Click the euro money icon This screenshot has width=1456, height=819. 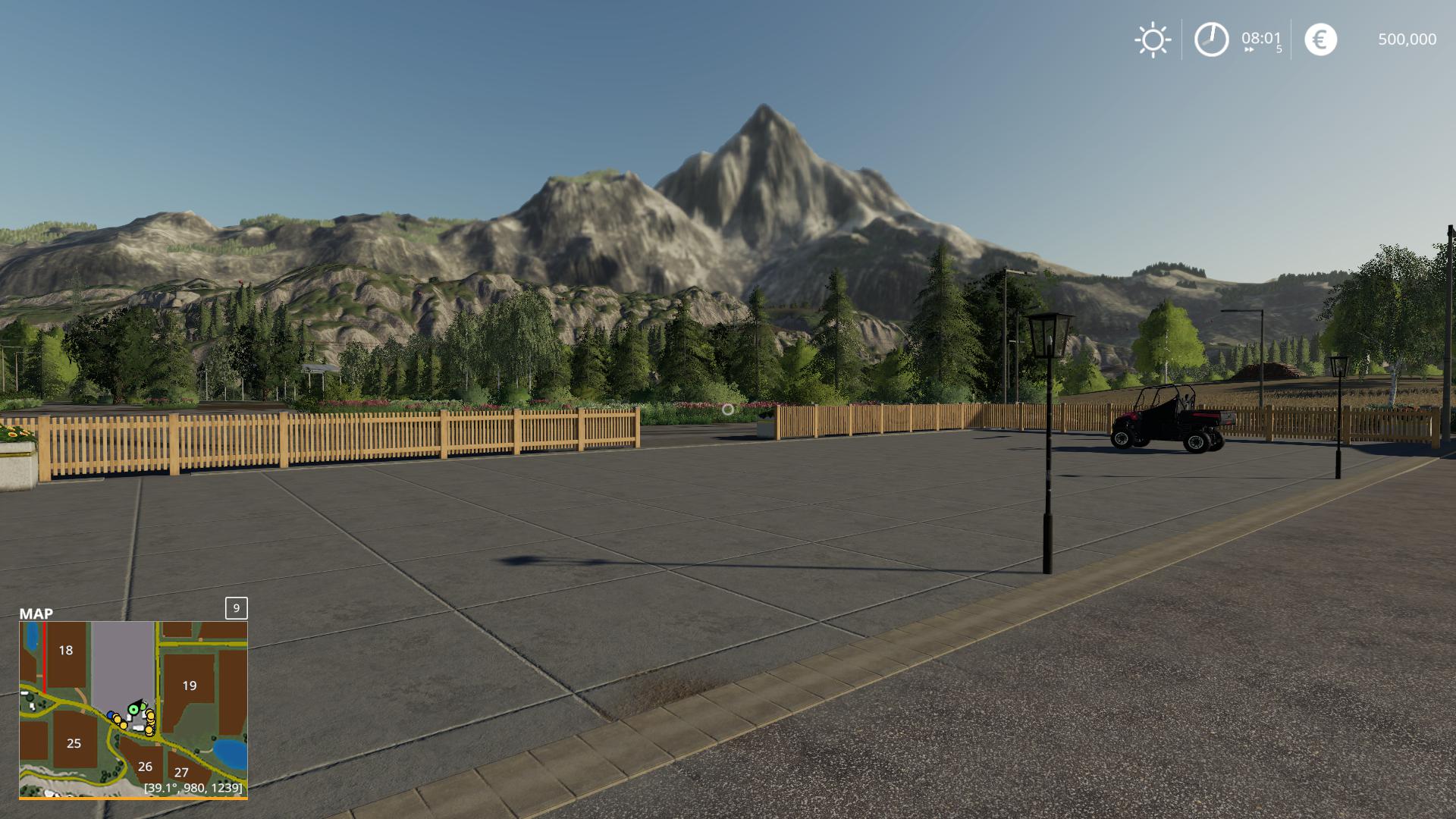pos(1320,39)
